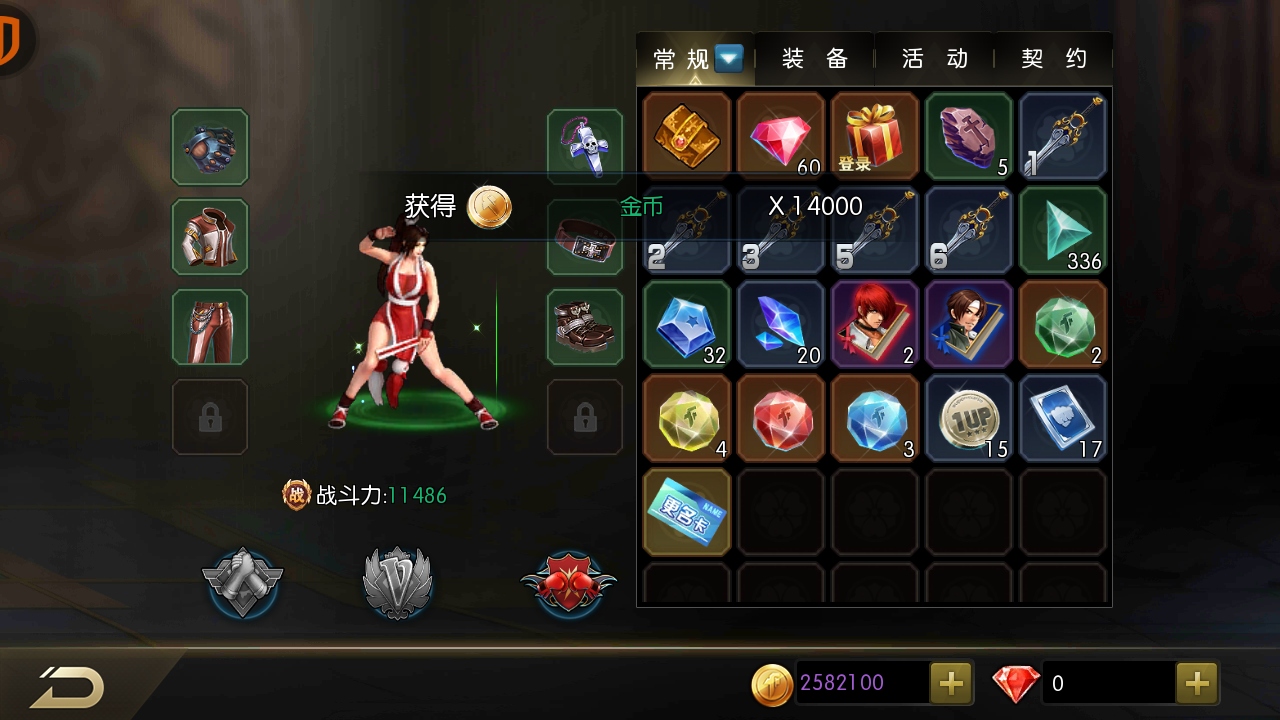Open the 1UP coin item
Screen dimensions: 1280x720
969,418
